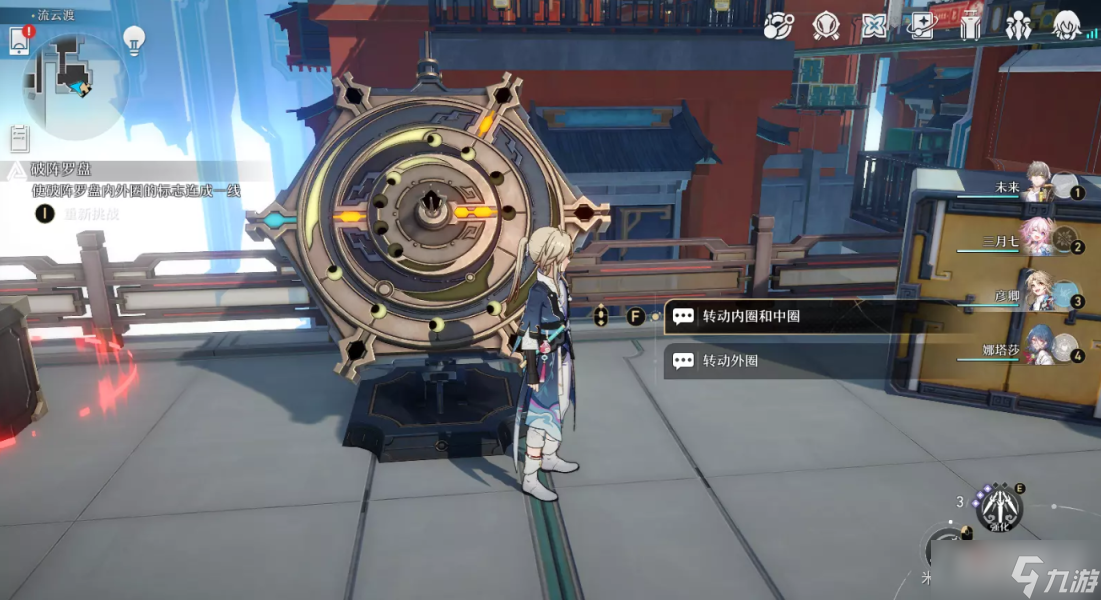Open the clipboard mission log icon
Viewport: 1101px width, 600px height.
point(19,137)
